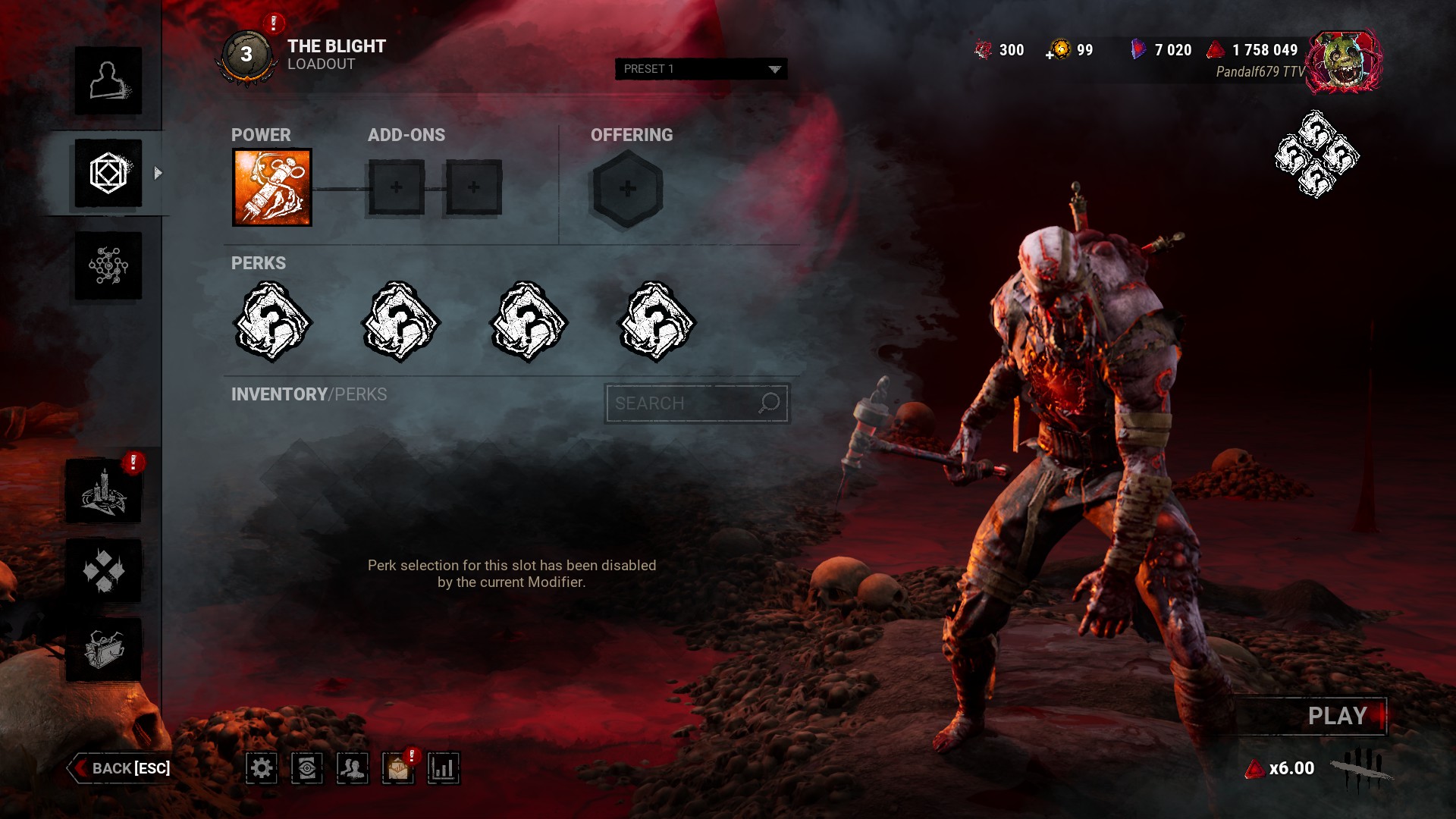Go back with the BACK button
Screen dimensions: 1456x819
pos(121,768)
